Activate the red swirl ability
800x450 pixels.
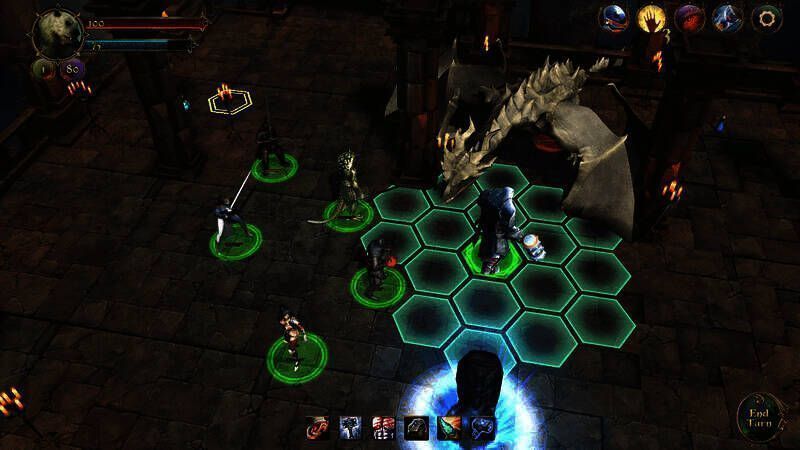click(317, 430)
